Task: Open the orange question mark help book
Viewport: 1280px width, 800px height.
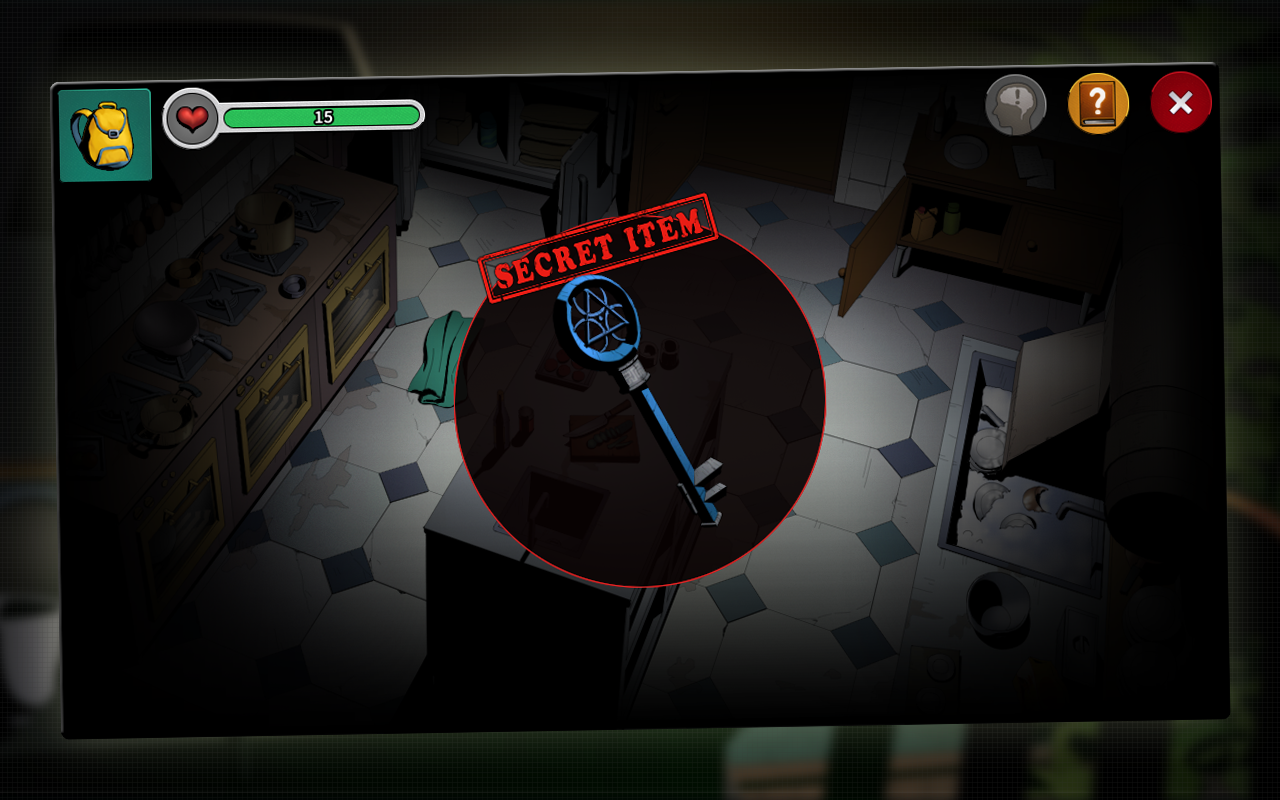Action: pos(1098,103)
